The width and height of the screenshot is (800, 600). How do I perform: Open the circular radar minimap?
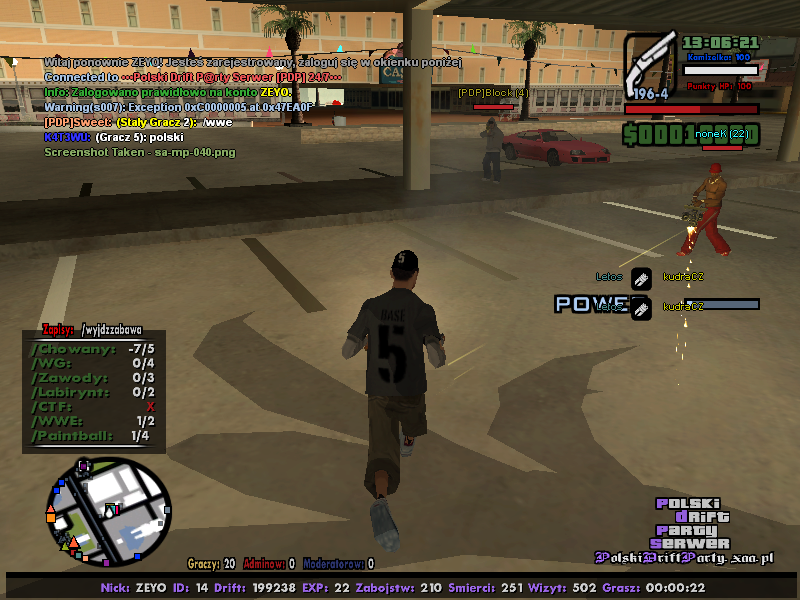point(107,510)
